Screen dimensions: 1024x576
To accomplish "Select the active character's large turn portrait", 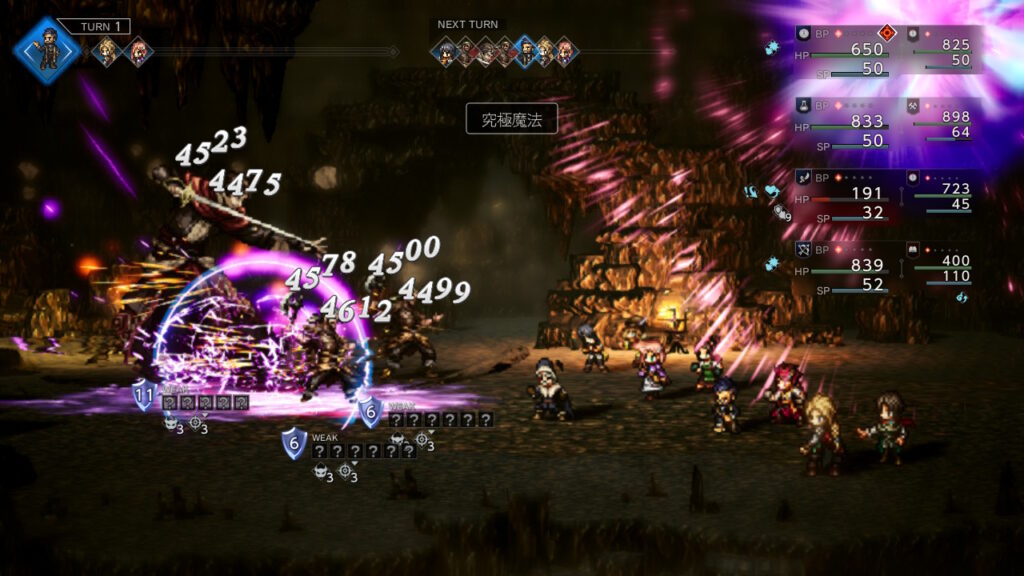I will [x=46, y=48].
